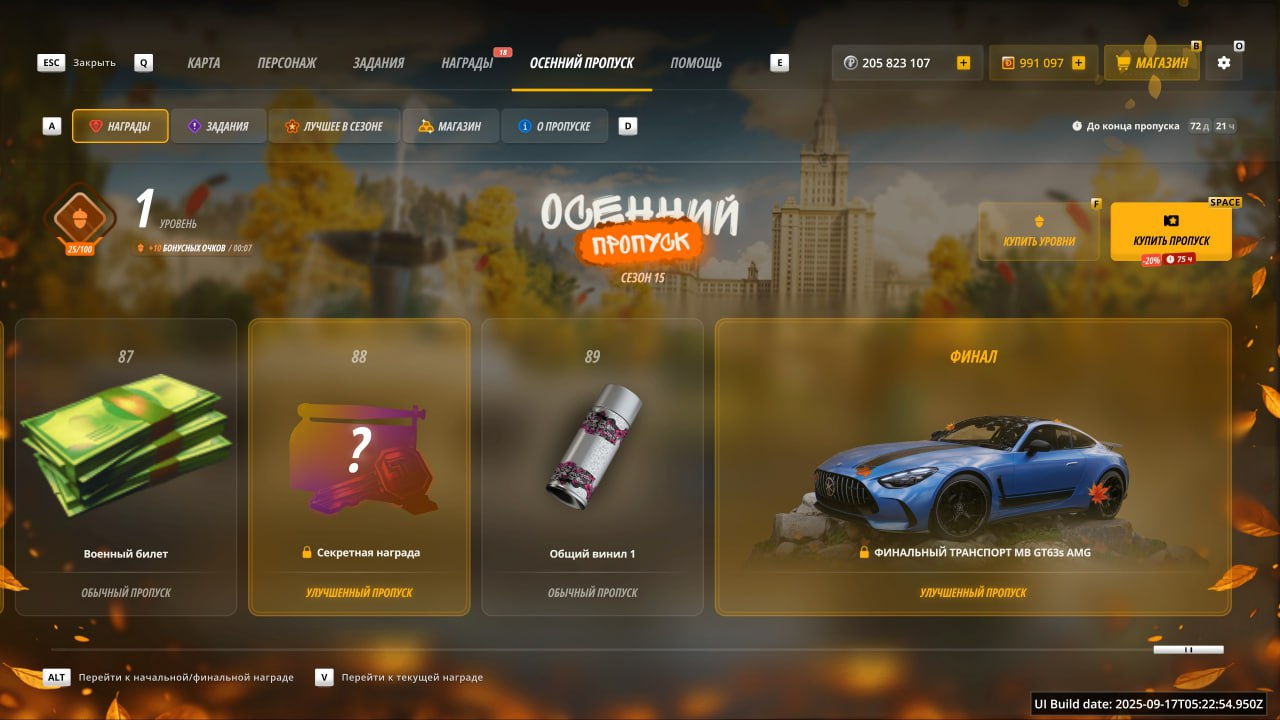Viewport: 1280px width, 720px height.
Task: Click the plus button next to 205 823 107
Action: point(962,62)
